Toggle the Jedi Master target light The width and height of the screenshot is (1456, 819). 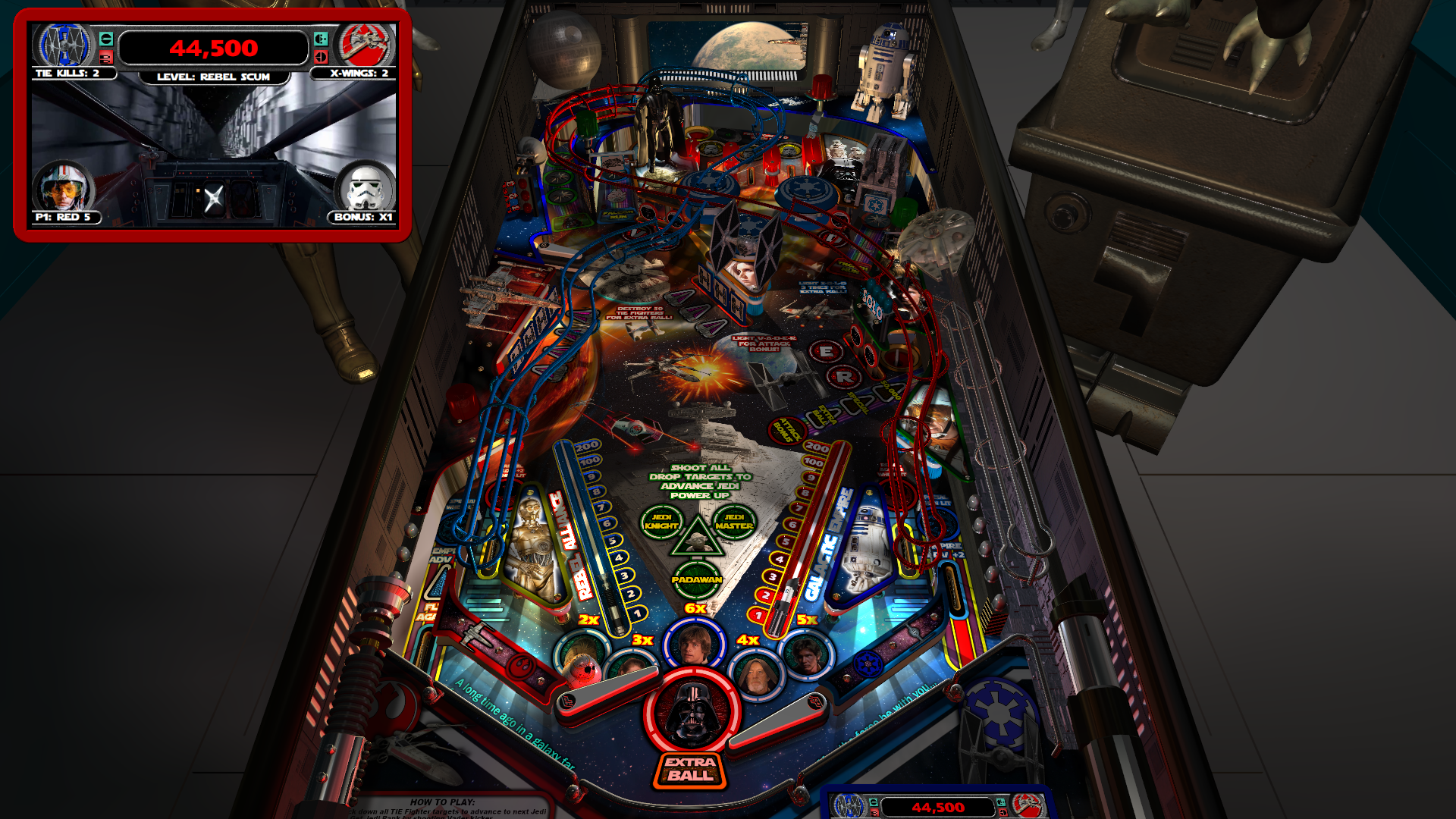(734, 519)
